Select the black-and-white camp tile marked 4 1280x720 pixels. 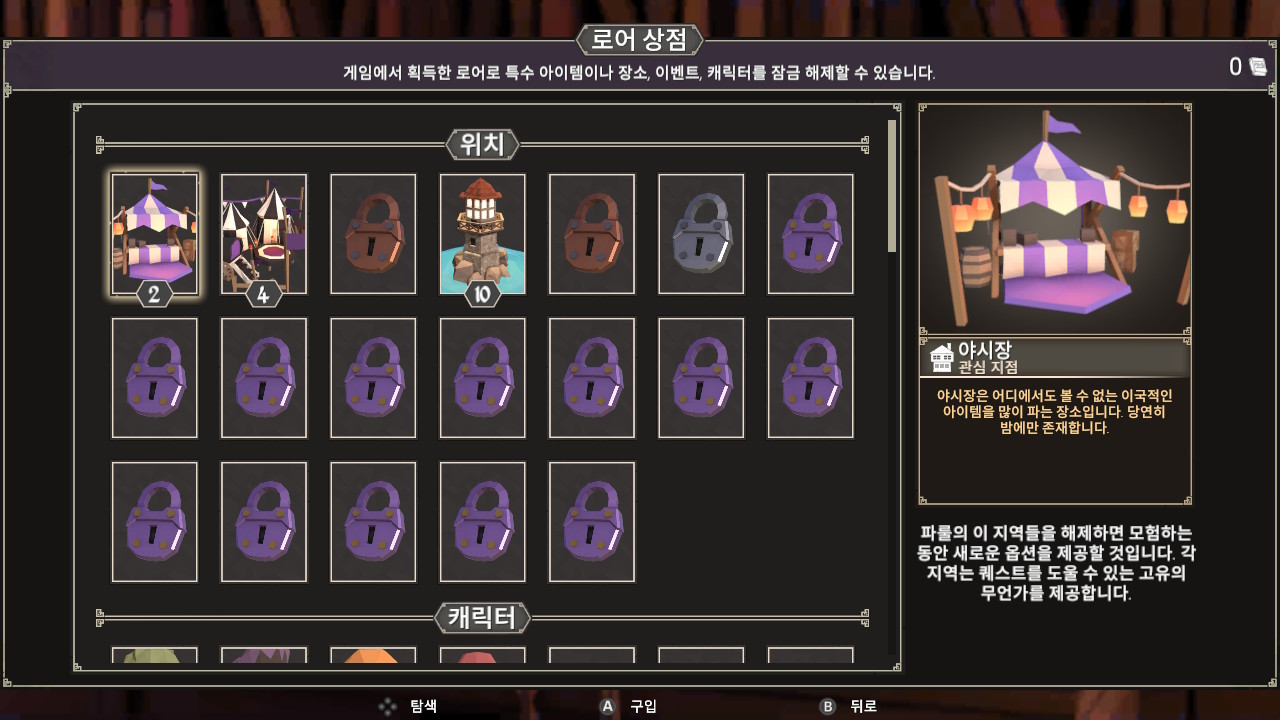[x=263, y=233]
